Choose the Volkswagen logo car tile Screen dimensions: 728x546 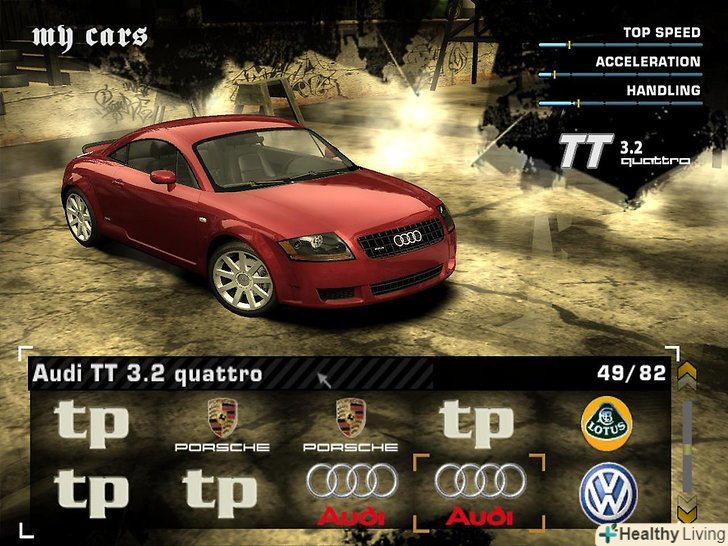point(607,493)
